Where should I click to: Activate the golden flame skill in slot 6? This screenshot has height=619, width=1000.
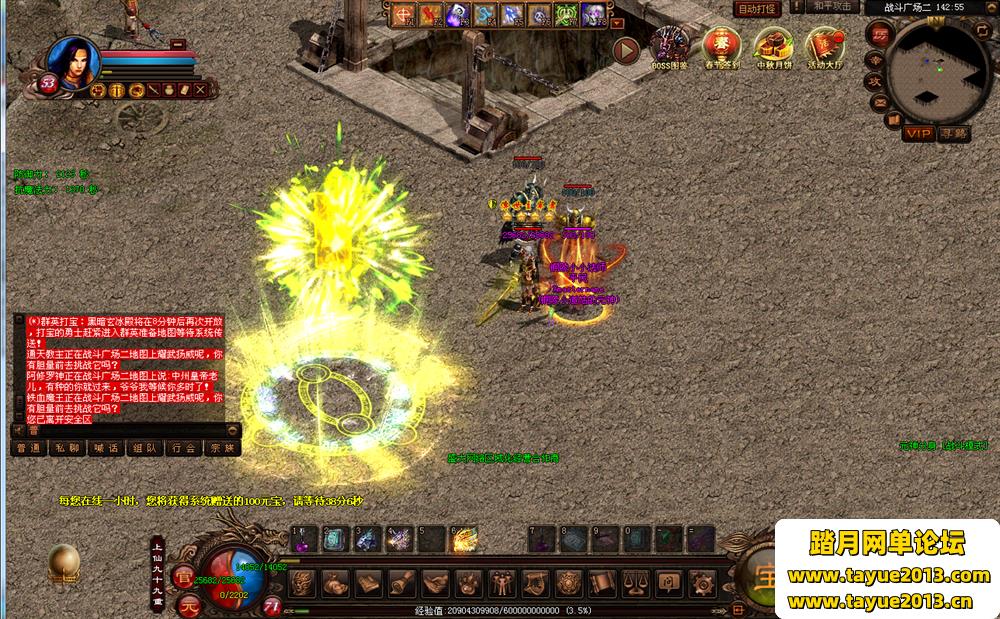(x=464, y=540)
